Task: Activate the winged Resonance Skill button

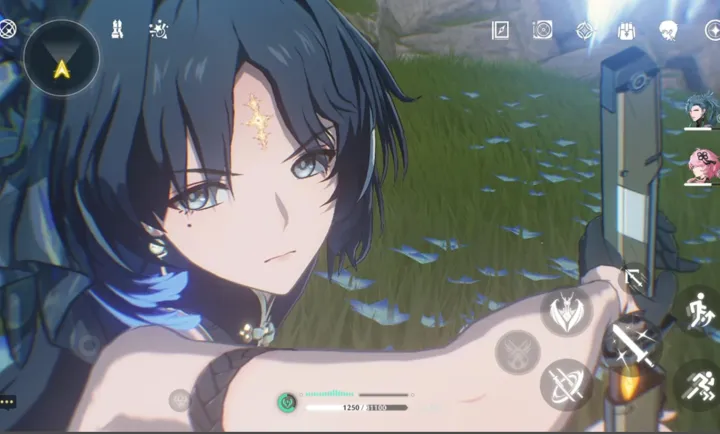Action: [566, 313]
